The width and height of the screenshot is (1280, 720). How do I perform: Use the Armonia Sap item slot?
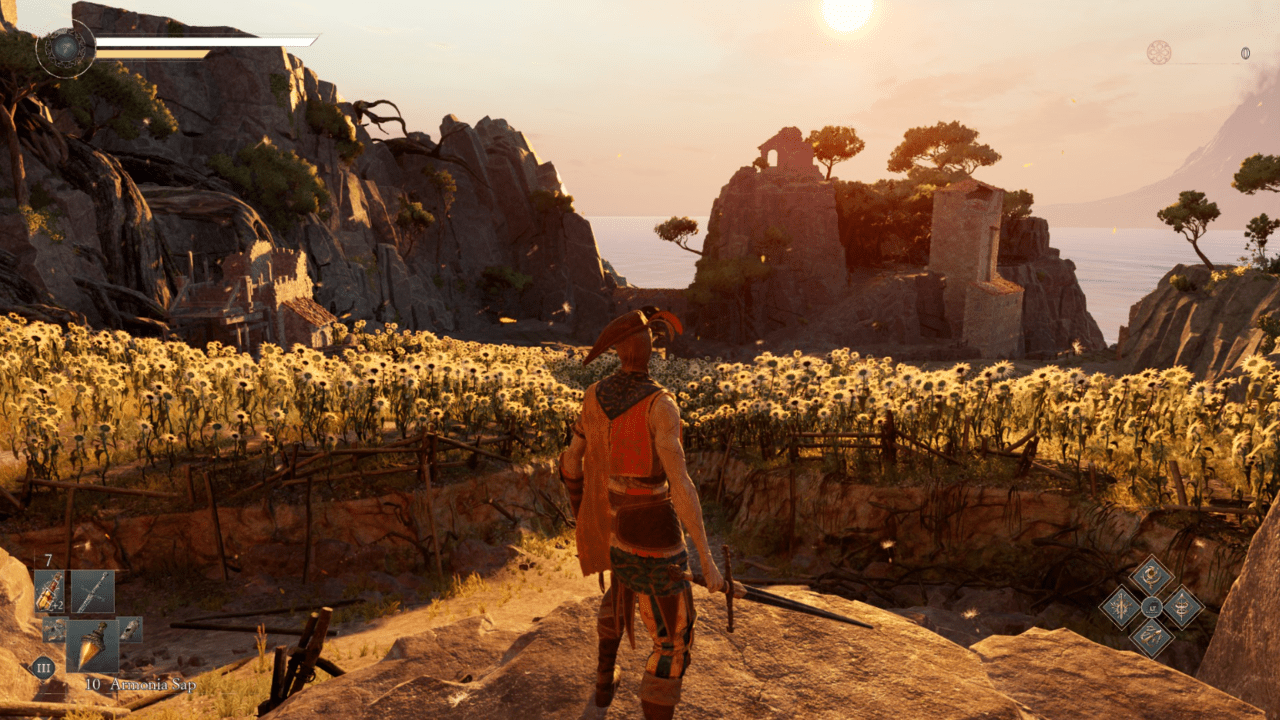92,646
